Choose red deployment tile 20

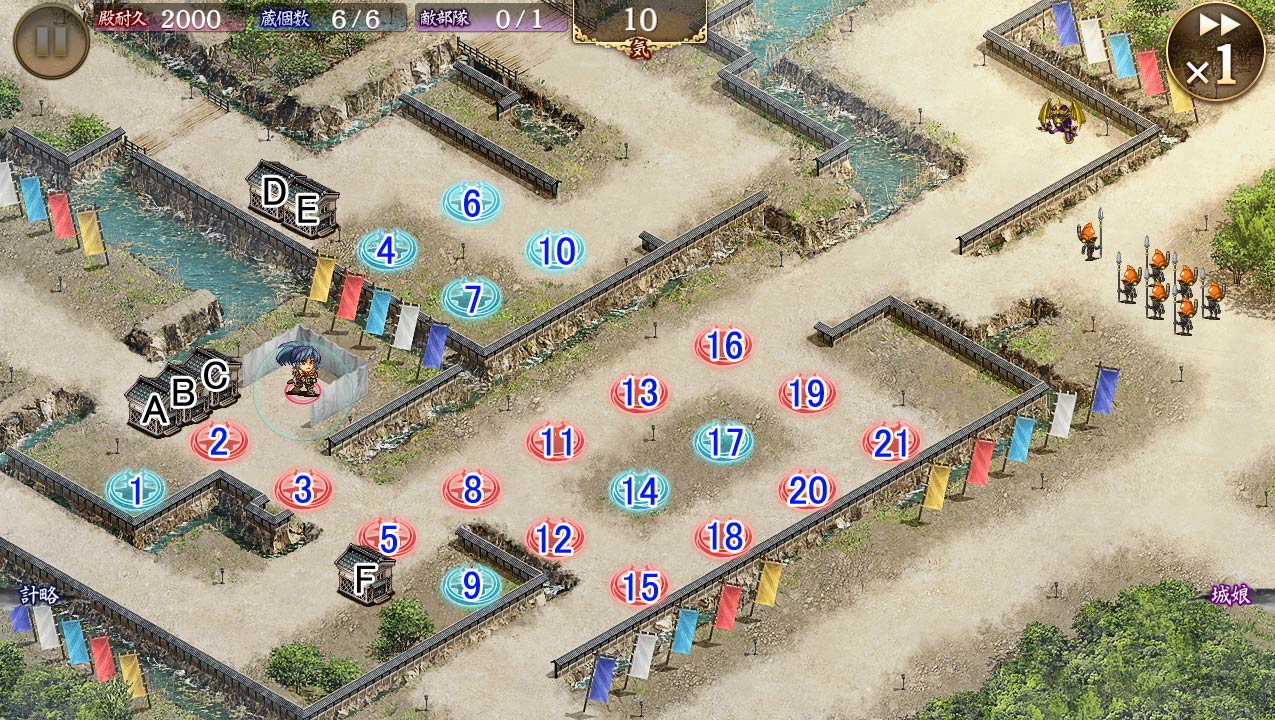click(807, 490)
